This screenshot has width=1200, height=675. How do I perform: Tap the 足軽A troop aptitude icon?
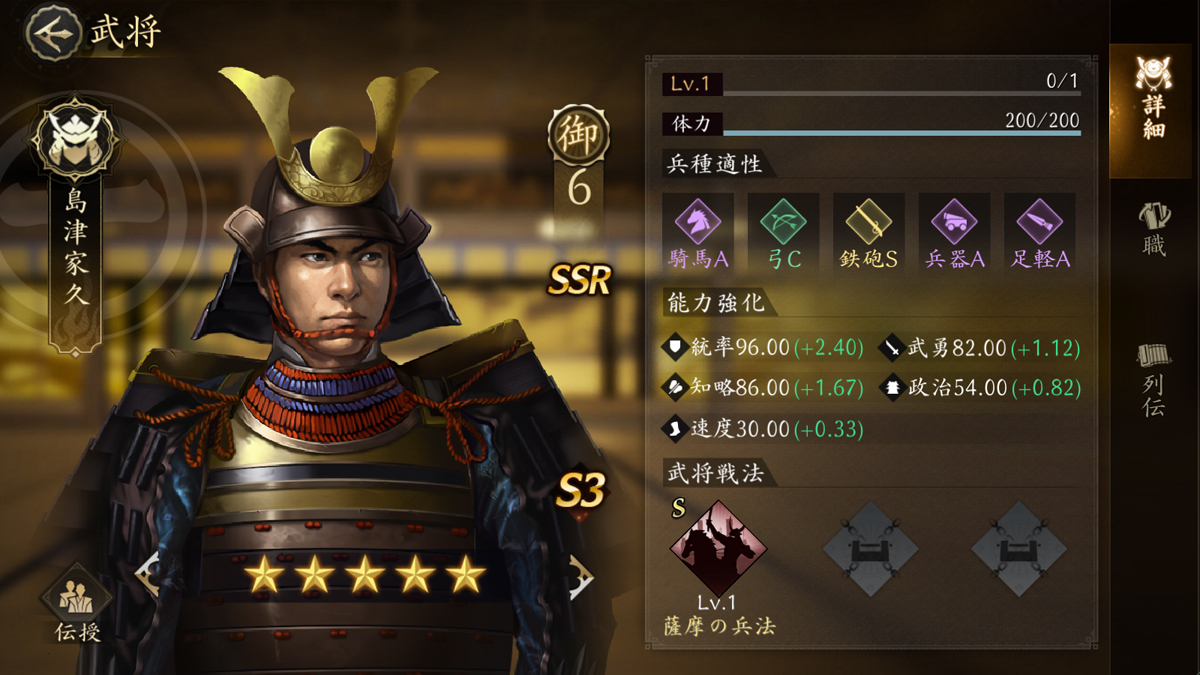1040,220
